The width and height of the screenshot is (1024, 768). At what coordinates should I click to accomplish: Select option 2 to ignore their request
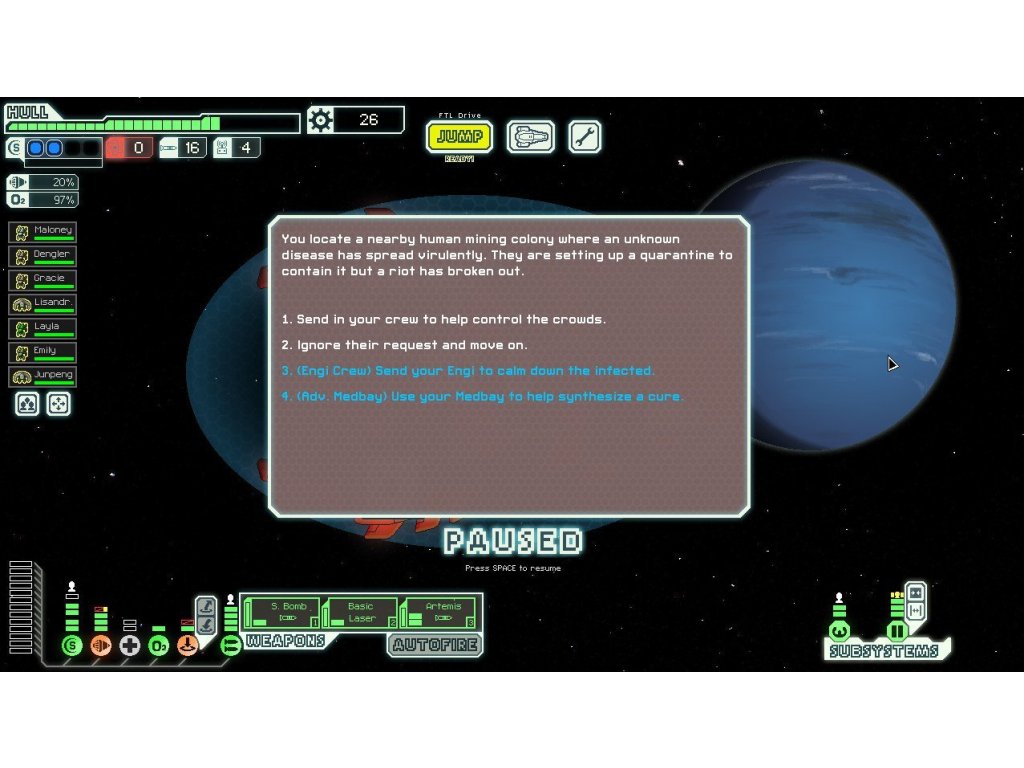click(404, 346)
